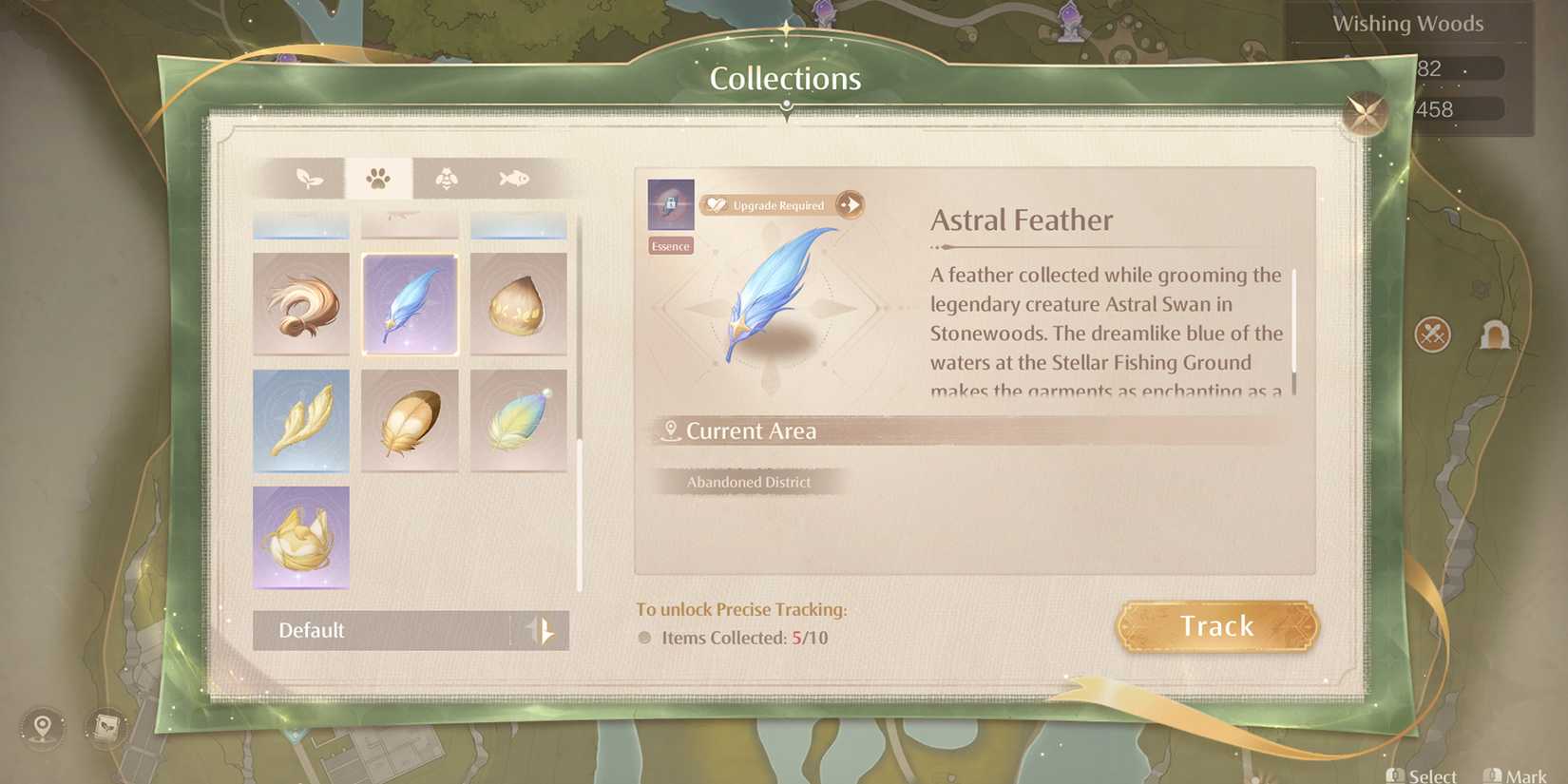Image resolution: width=1568 pixels, height=784 pixels.
Task: Click the Abandoned District location label
Action: coord(749,482)
